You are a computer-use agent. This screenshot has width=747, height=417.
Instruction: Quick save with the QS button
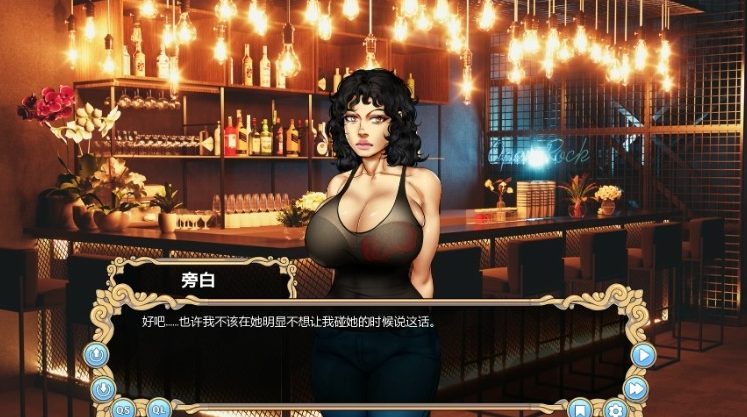click(x=123, y=407)
